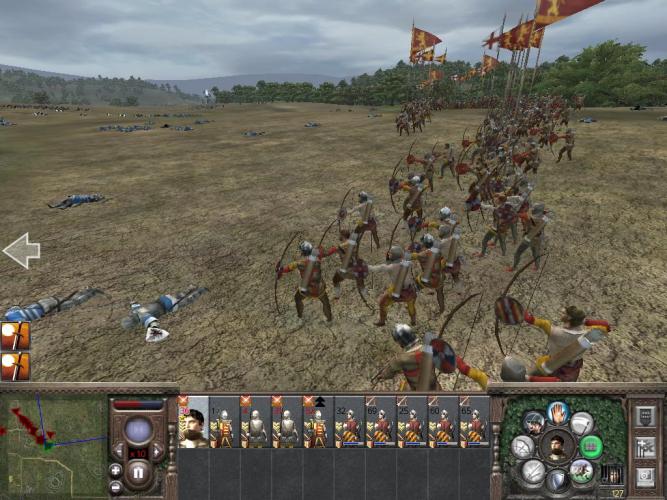Toggle the shield guard mode button
This screenshot has height=500, width=667.
click(557, 479)
